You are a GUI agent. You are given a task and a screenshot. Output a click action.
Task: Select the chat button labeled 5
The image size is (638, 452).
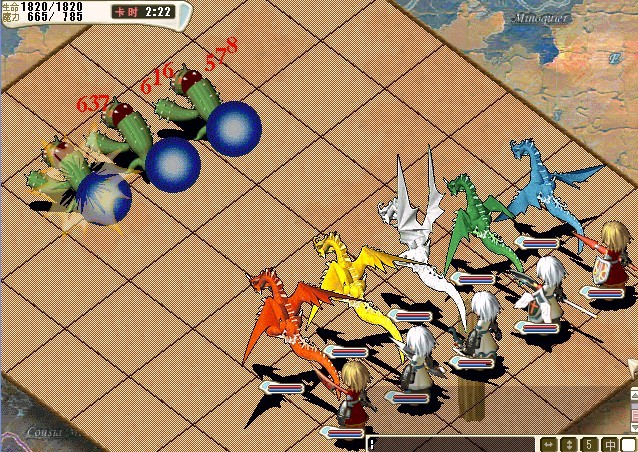pyautogui.click(x=590, y=444)
